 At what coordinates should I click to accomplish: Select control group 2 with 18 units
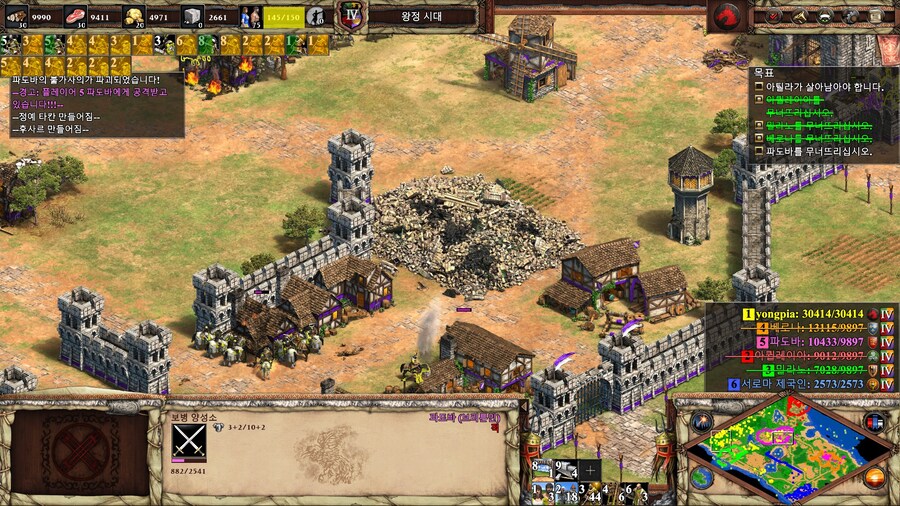(x=568, y=491)
